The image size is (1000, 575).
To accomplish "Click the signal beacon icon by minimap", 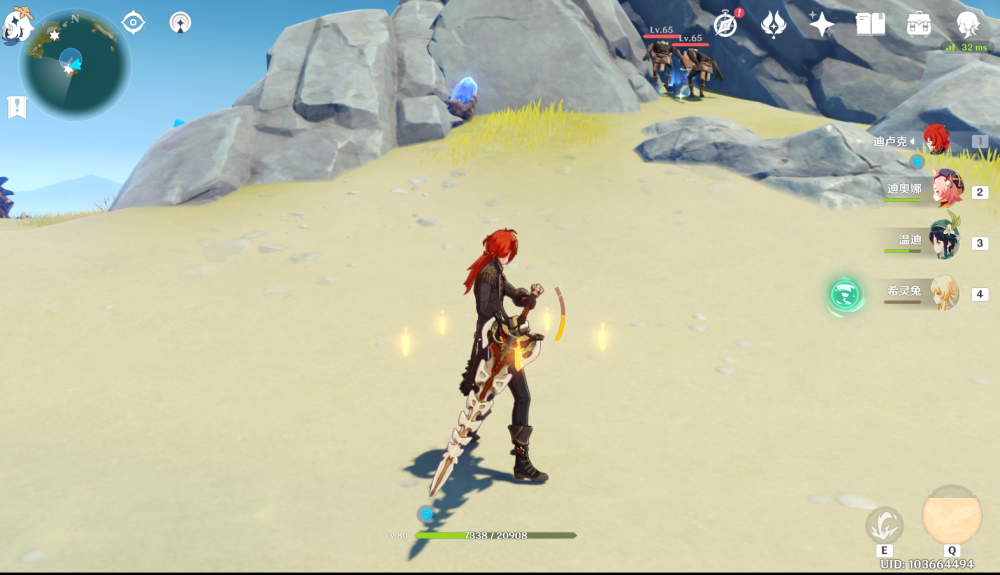I will click(x=180, y=22).
